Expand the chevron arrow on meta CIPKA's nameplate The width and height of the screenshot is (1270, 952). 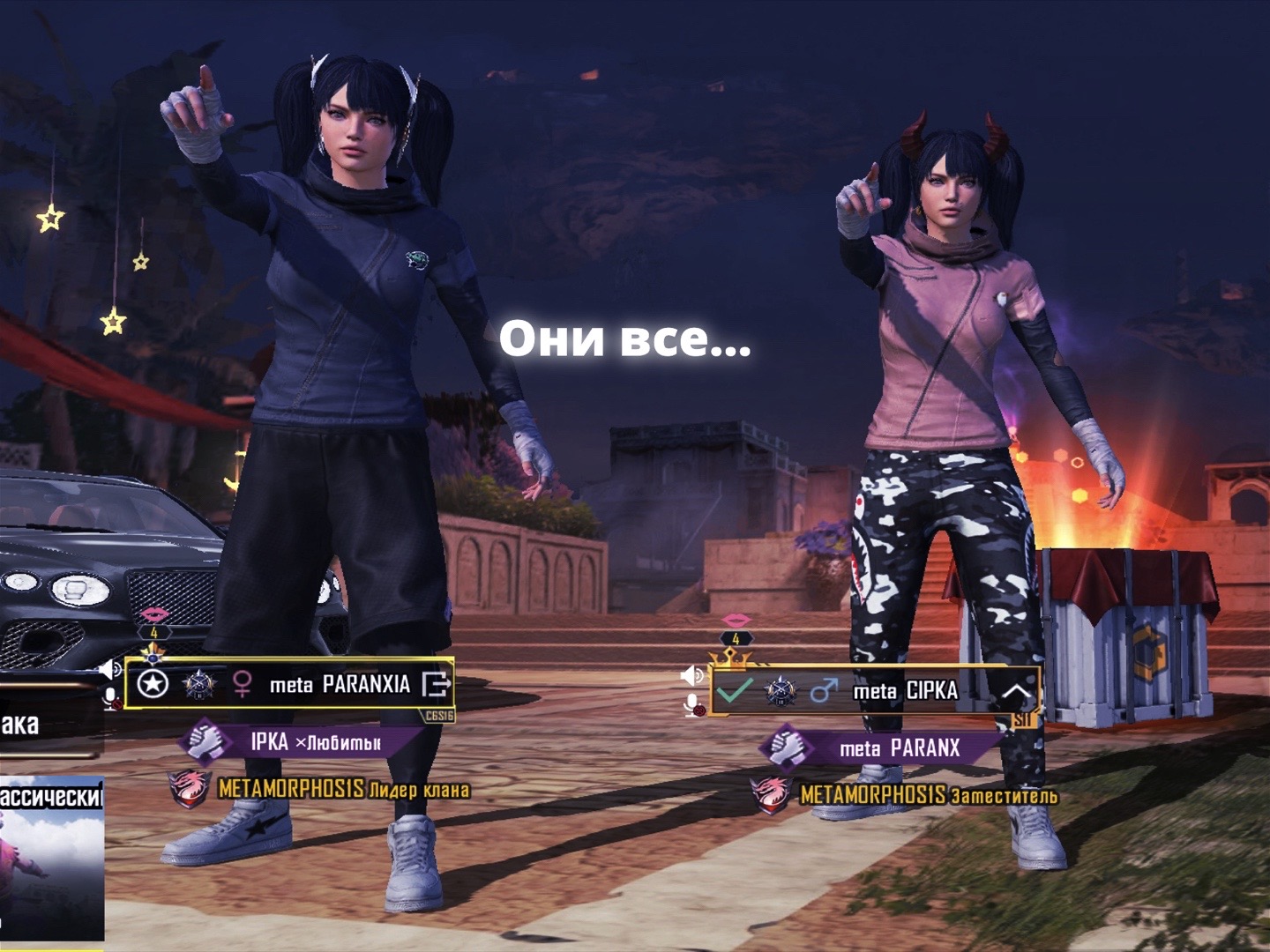click(x=1017, y=692)
